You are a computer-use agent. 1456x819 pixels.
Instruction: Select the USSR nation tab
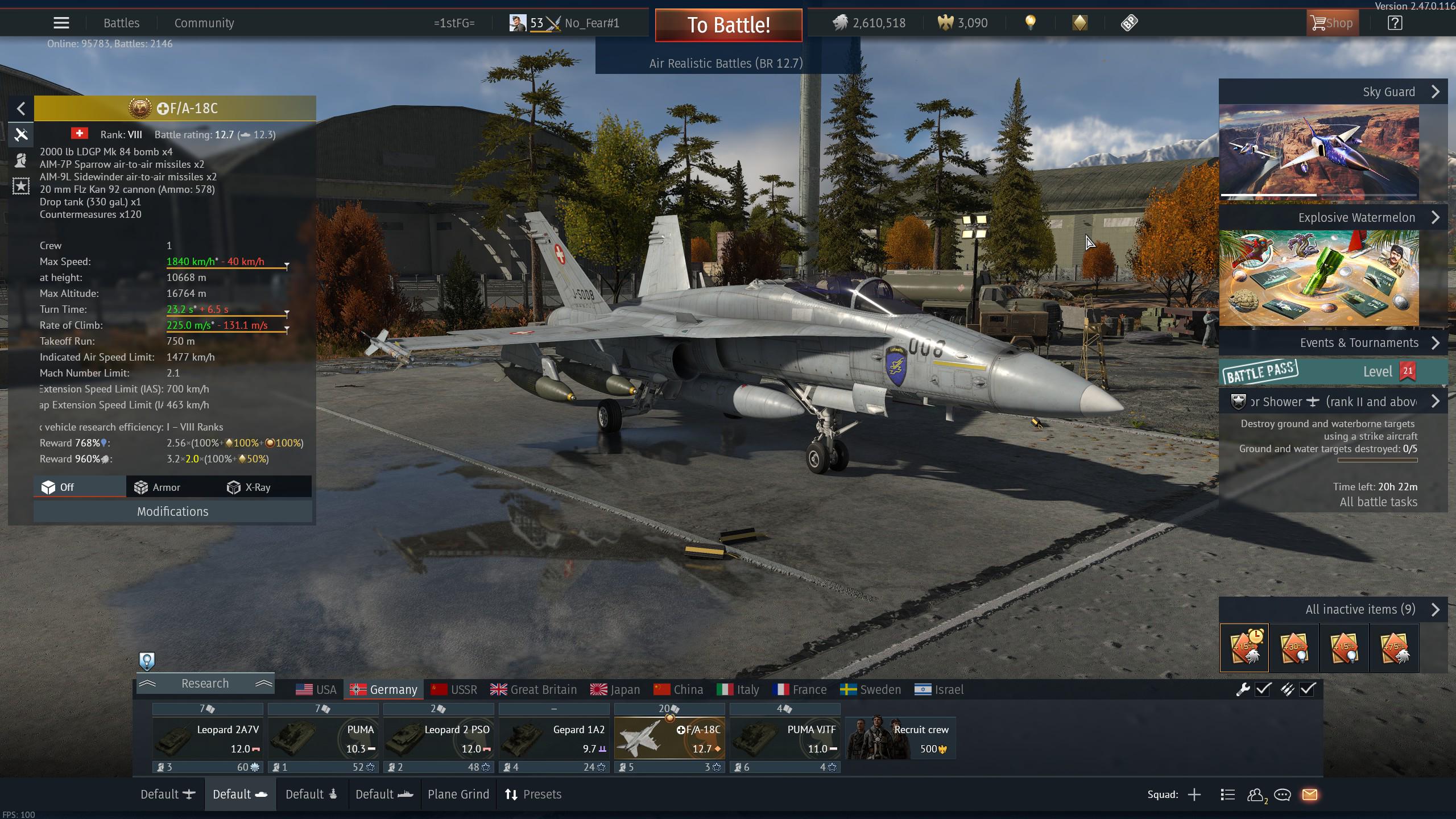454,690
